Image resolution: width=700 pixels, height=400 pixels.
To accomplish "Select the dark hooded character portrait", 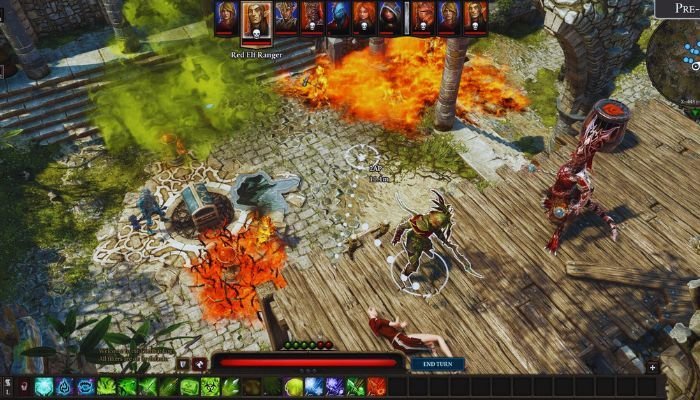I will (390, 17).
